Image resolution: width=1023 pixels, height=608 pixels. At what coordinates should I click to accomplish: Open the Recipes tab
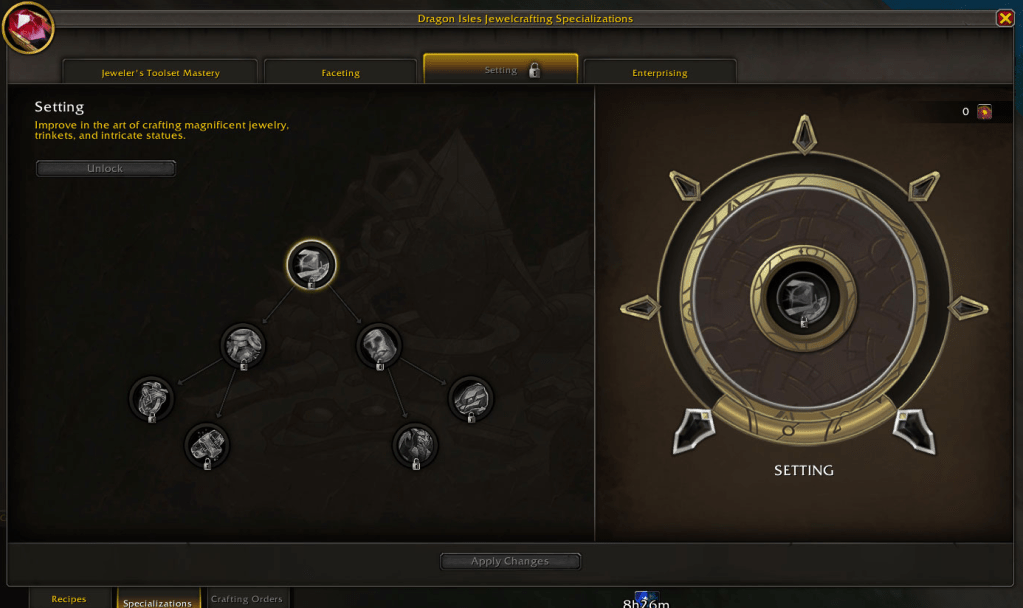(69, 599)
